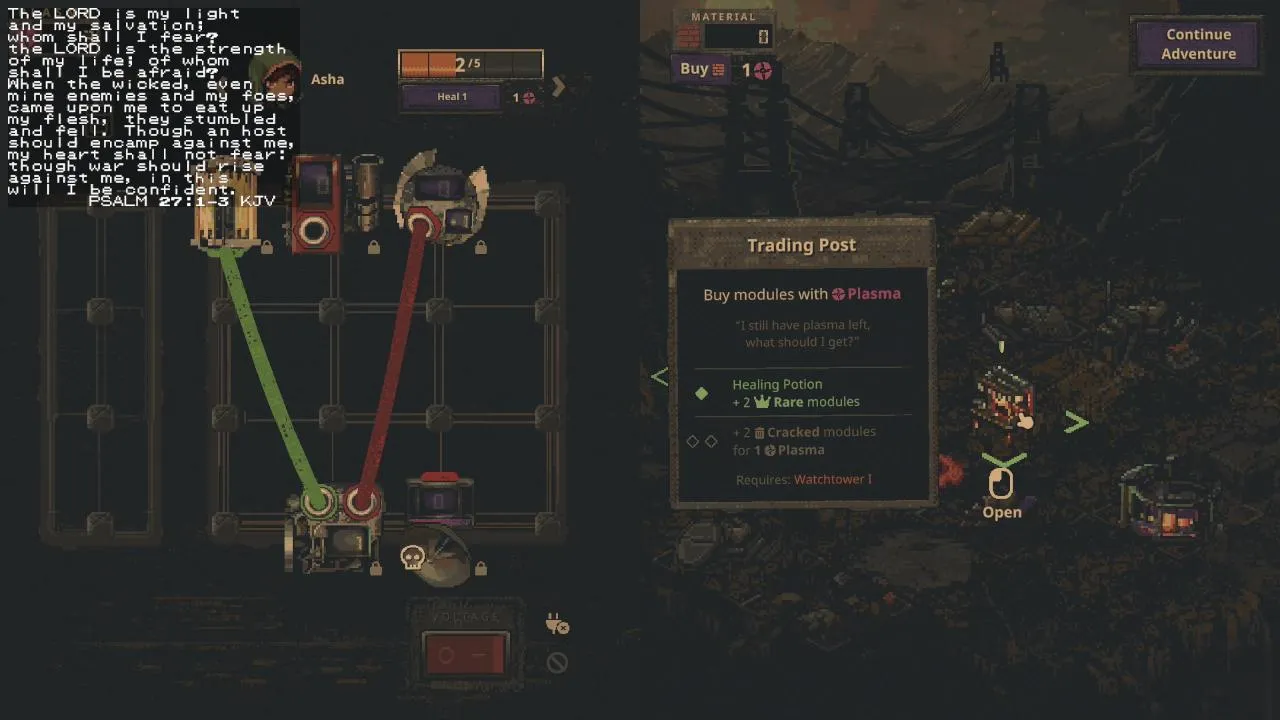The height and width of the screenshot is (720, 1280).
Task: Select the red-topped counter module
Action: (439, 499)
